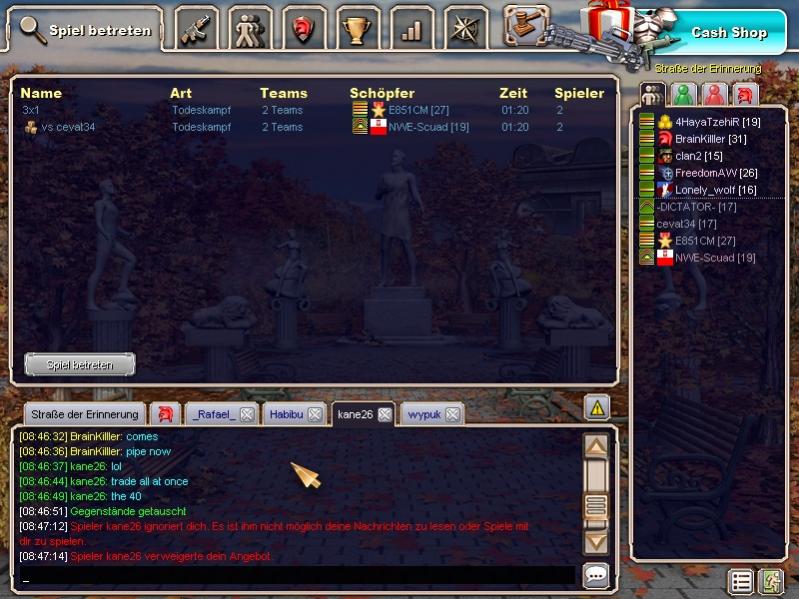
Task: Close the '_Rafael_' chat tab
Action: (247, 415)
